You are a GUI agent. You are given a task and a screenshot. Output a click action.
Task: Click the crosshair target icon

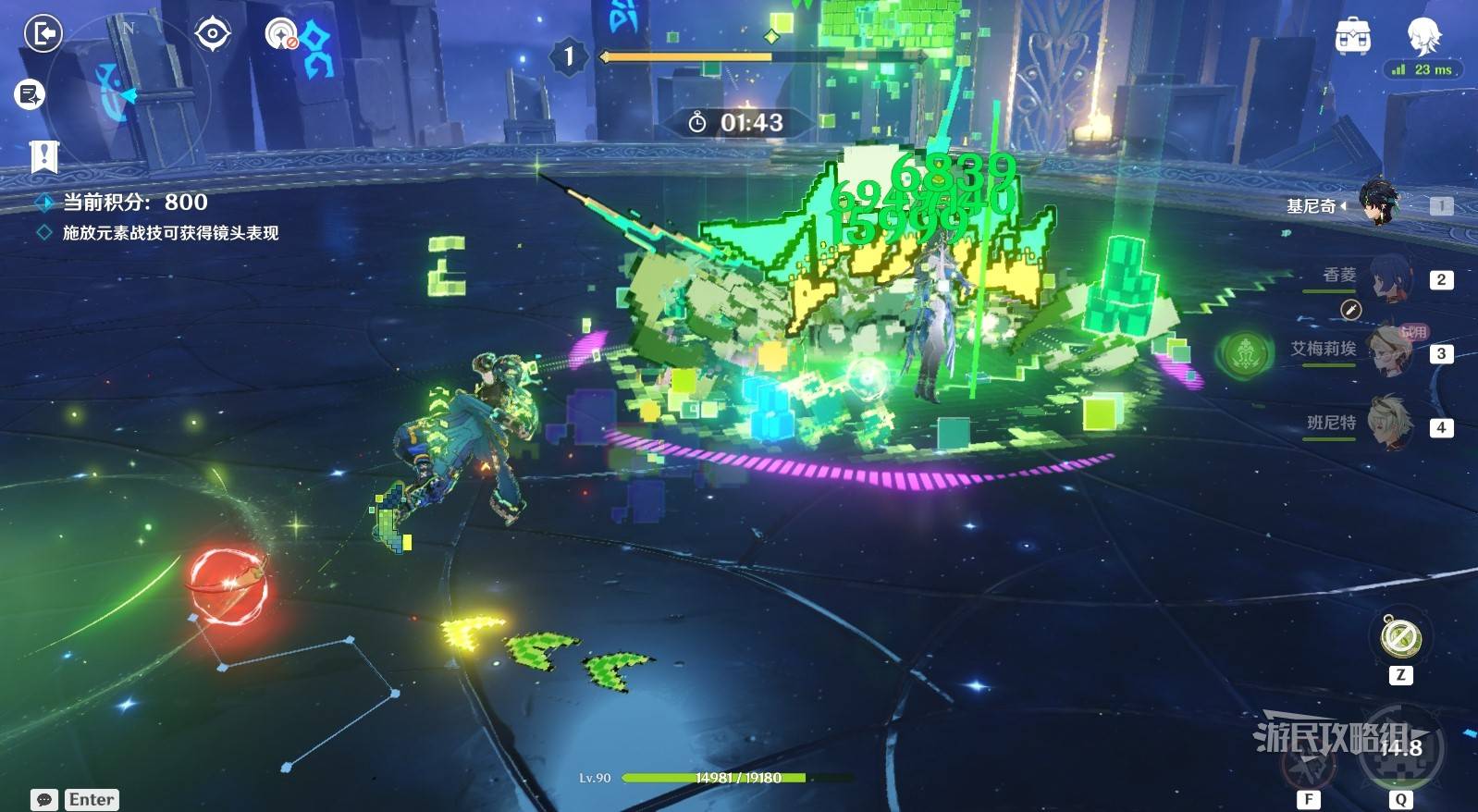212,34
